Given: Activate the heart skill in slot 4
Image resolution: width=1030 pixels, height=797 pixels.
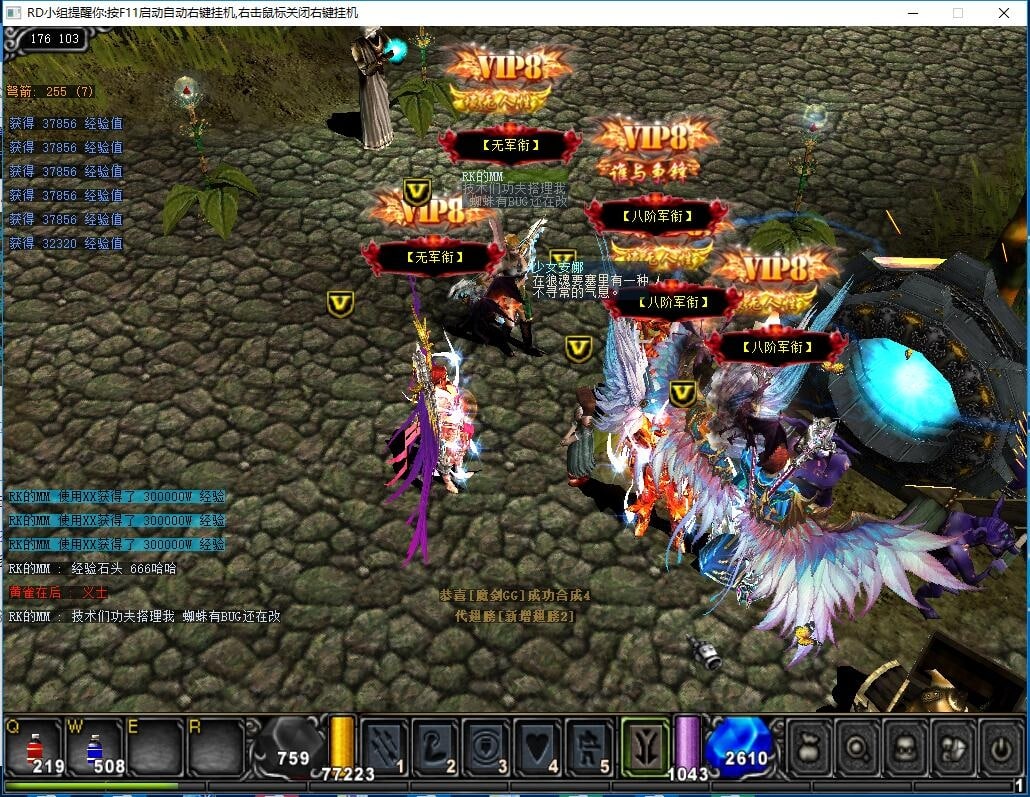Looking at the screenshot, I should [538, 747].
